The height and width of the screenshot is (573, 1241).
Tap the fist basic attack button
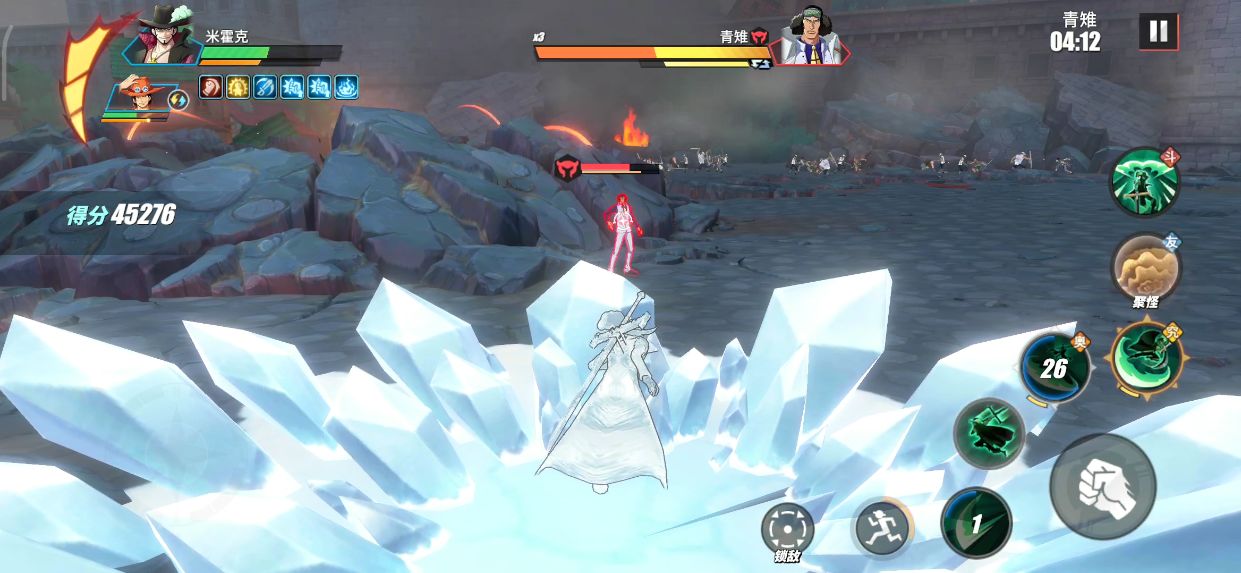click(1102, 487)
